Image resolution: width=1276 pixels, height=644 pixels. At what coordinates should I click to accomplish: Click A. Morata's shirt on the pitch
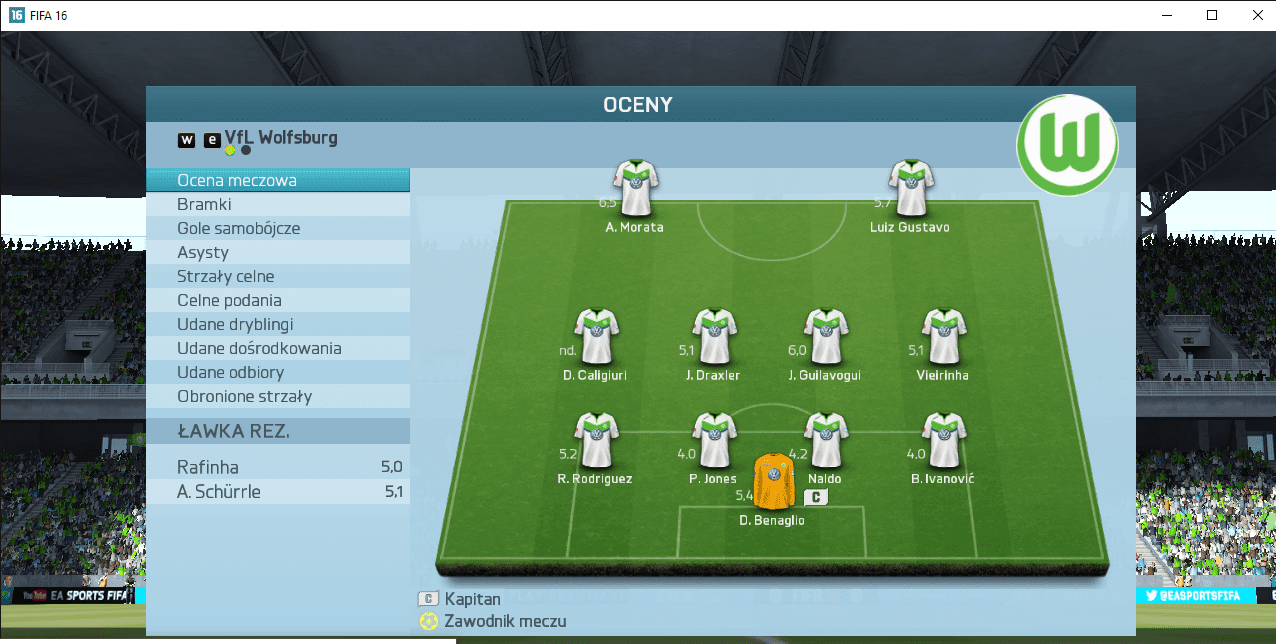[x=635, y=188]
